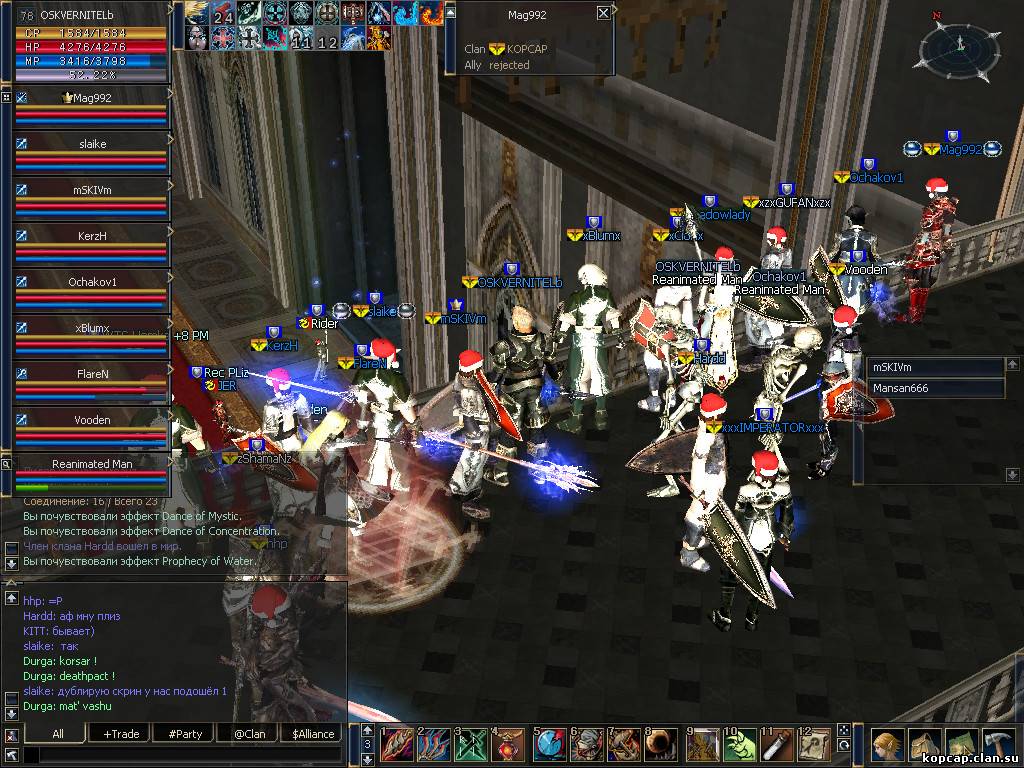Use the white vial in hotbar slot 11
Image resolution: width=1024 pixels, height=768 pixels.
(x=775, y=745)
